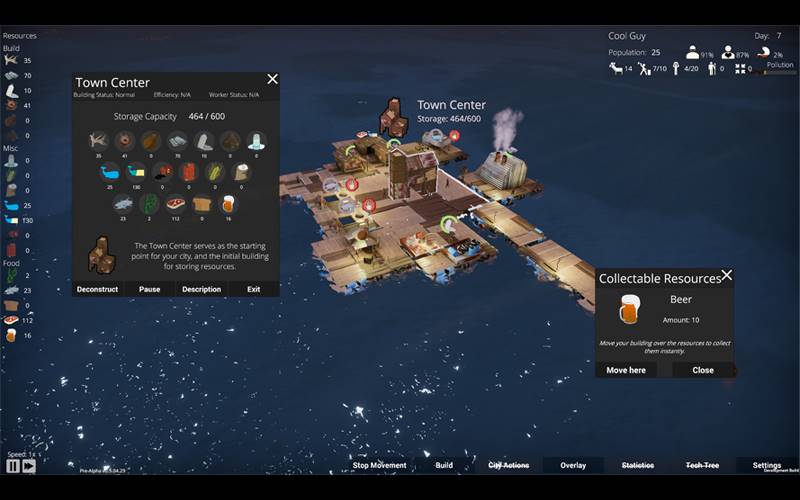Open the Tech Tree

click(x=702, y=465)
